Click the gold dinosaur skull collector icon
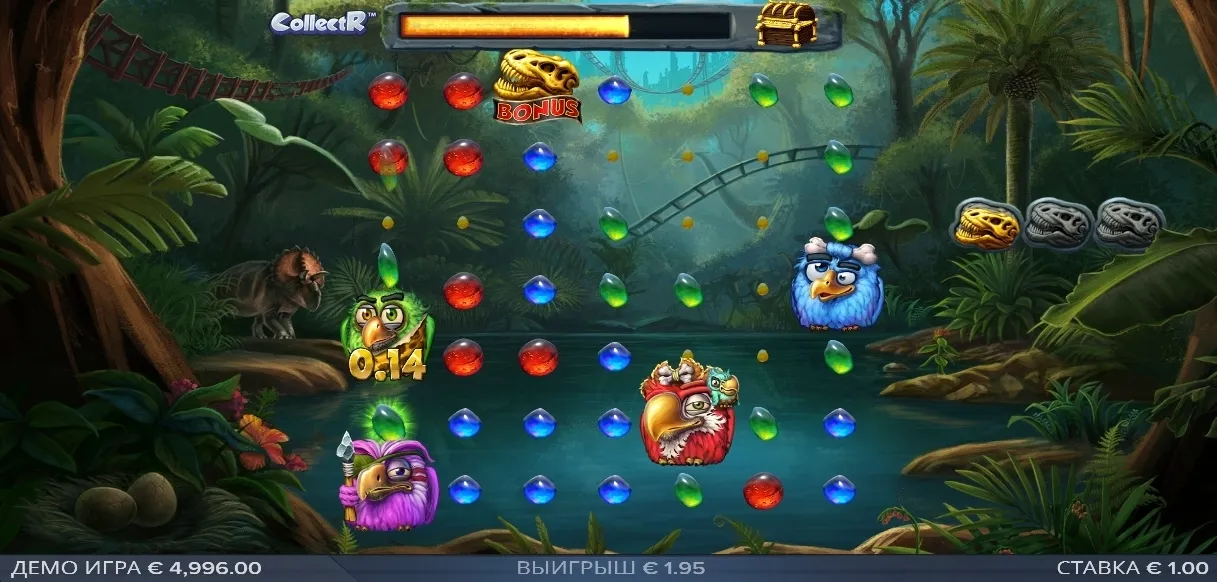This screenshot has height=582, width=1217. (x=986, y=225)
